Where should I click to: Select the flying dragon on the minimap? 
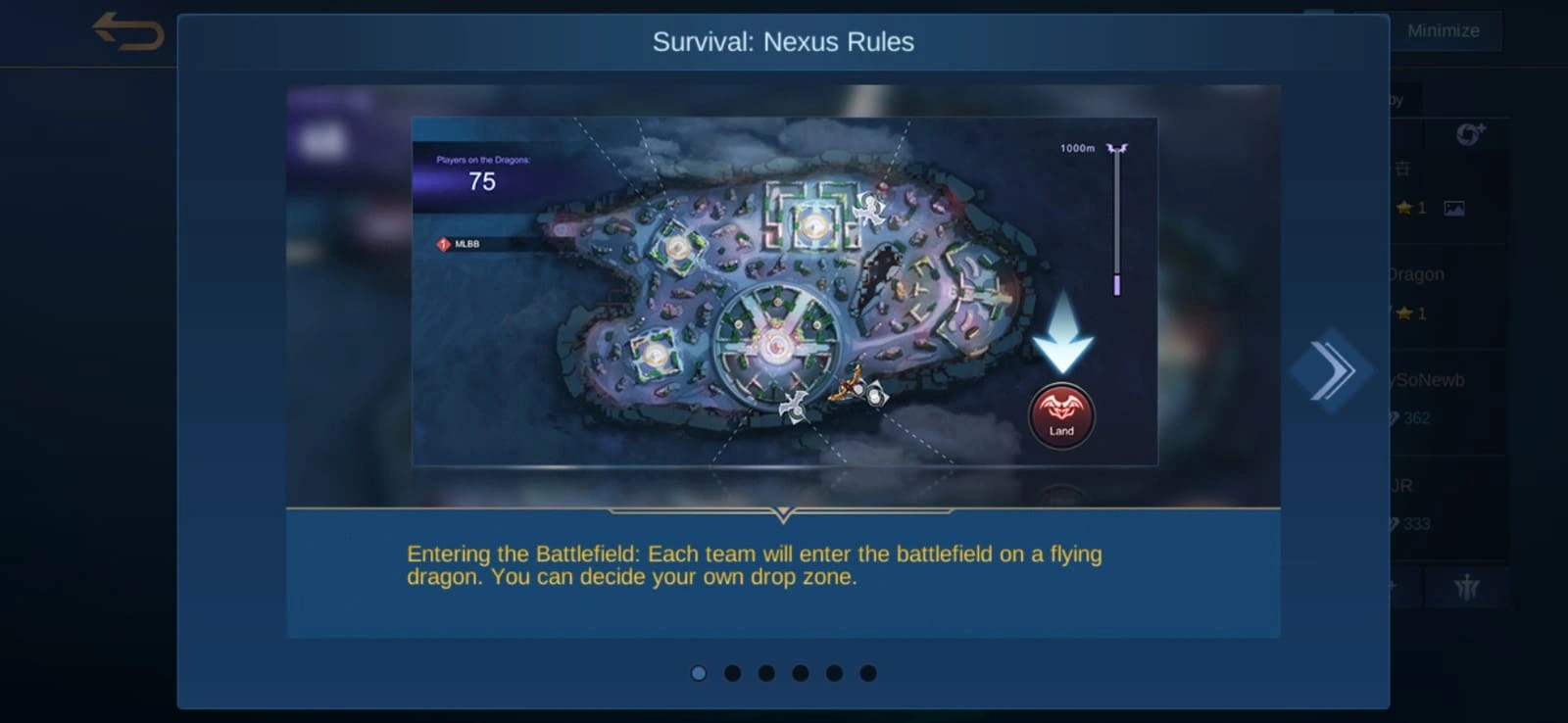click(x=850, y=390)
